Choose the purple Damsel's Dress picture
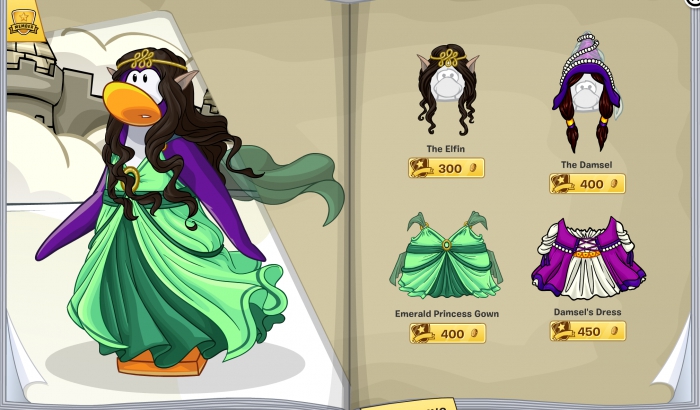 (588, 259)
